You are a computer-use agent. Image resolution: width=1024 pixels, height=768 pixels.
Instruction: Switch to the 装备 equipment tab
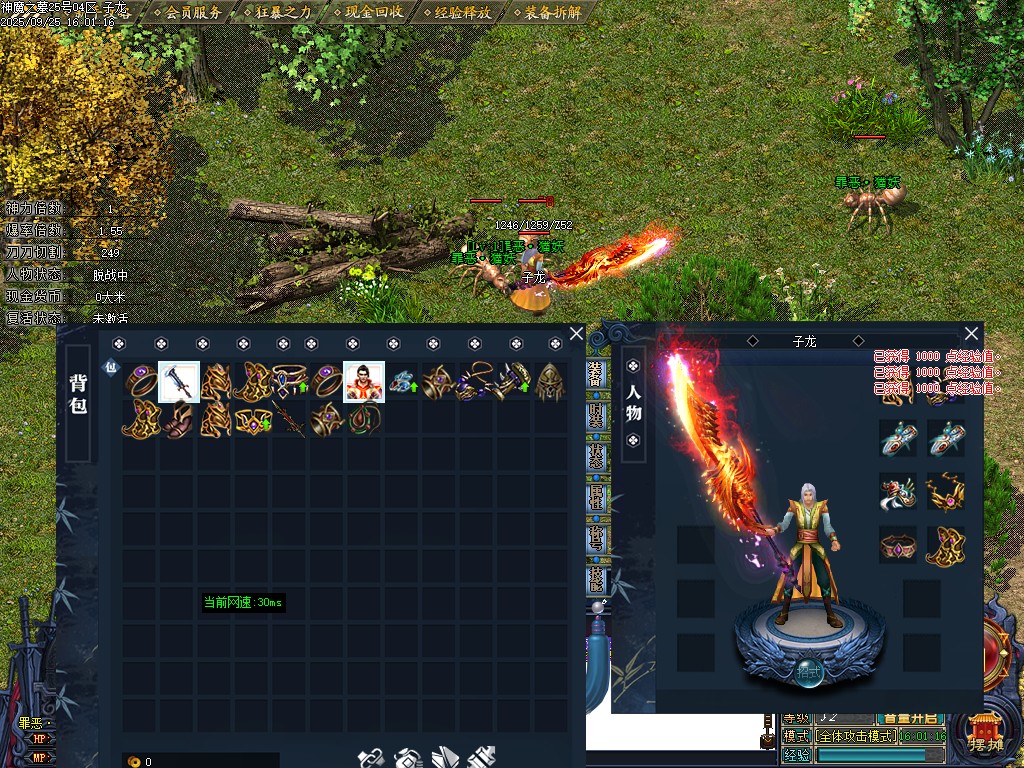tap(596, 375)
